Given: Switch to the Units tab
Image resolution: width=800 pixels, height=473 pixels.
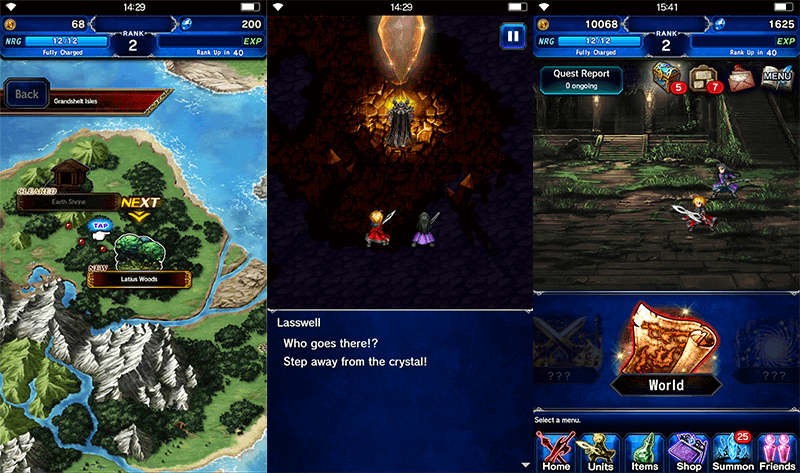Looking at the screenshot, I should click(x=600, y=451).
